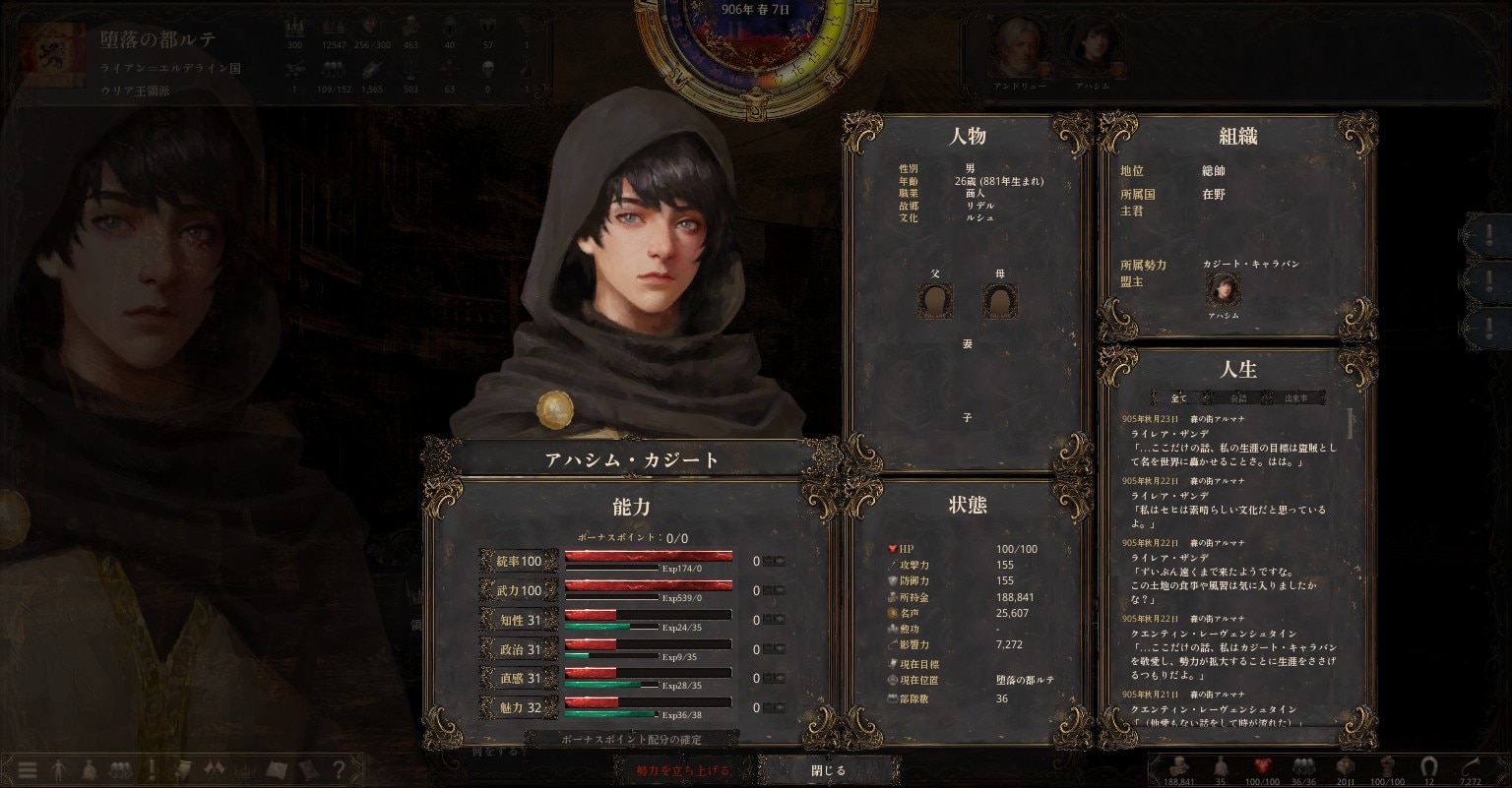
Task: Add a bonus point to 魅力
Action: coord(779,707)
